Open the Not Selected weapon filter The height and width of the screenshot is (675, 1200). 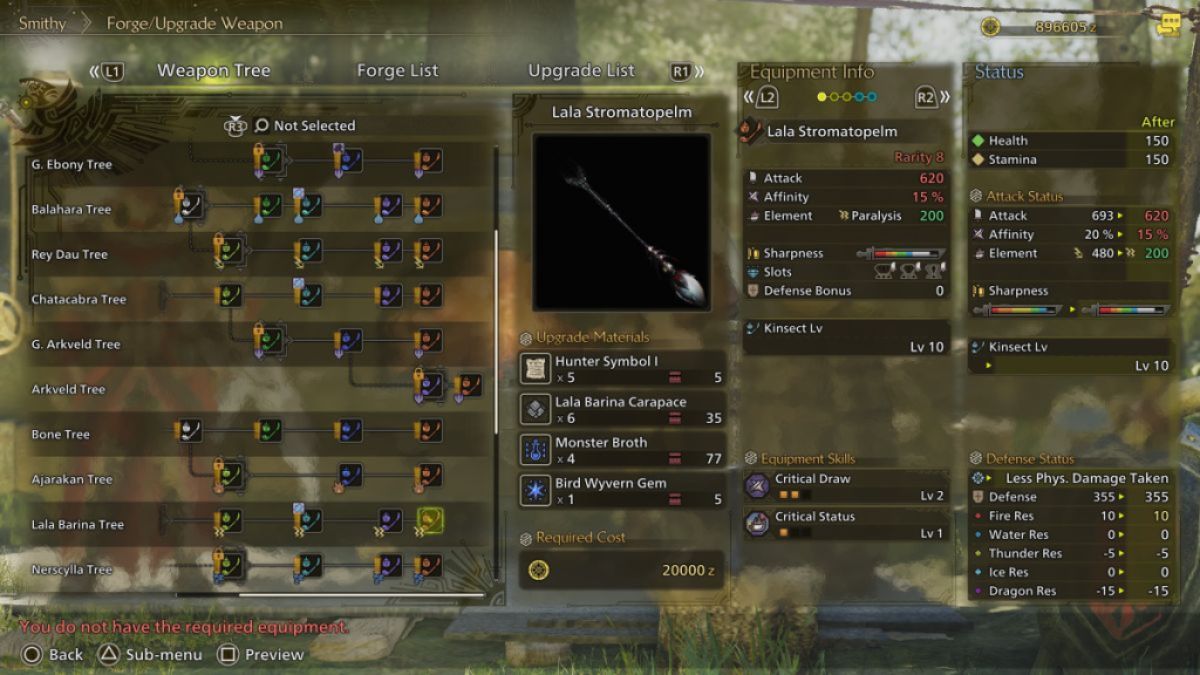(x=305, y=126)
